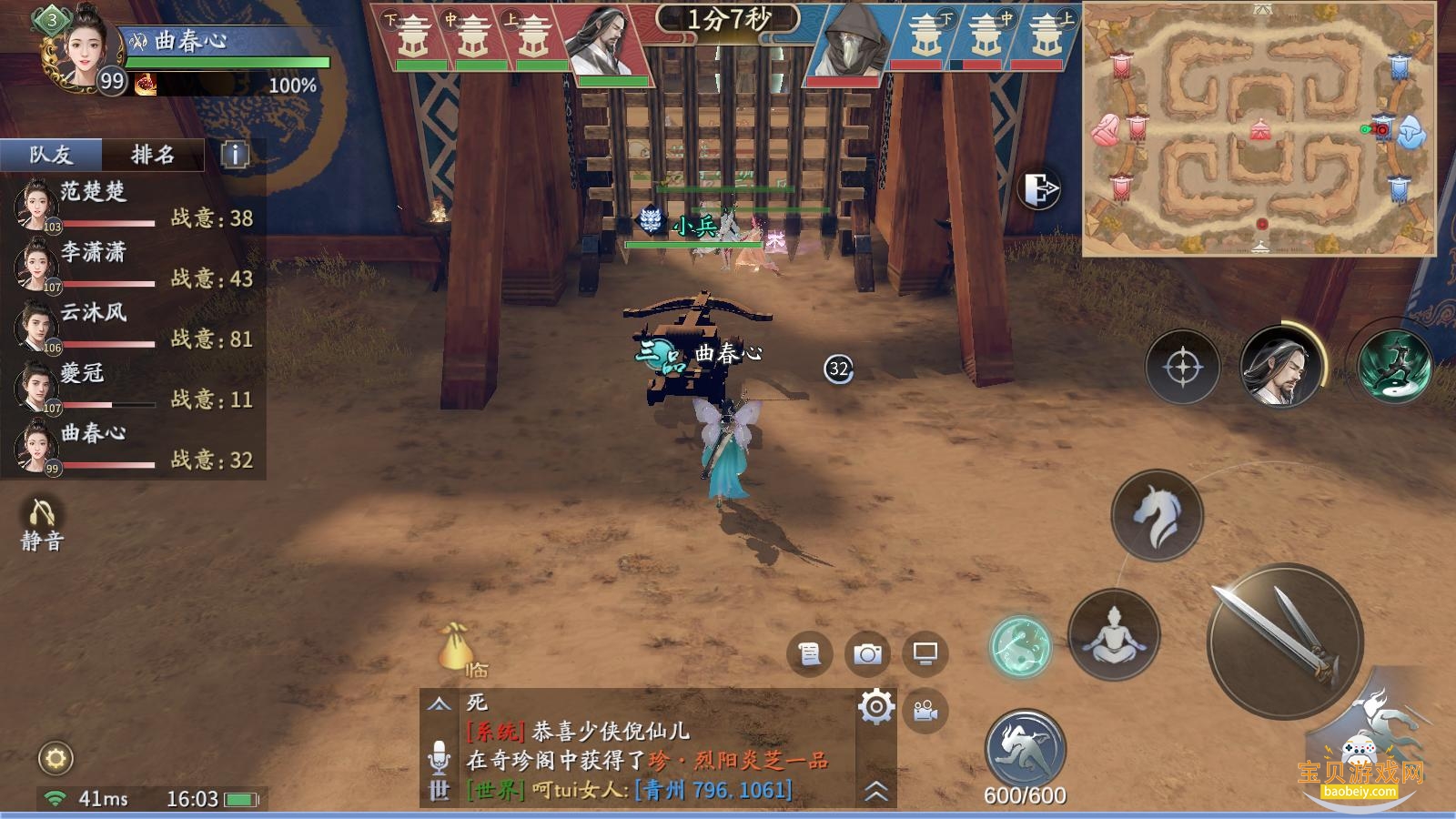1456x819 pixels.
Task: Take a screenshot with the camera icon
Action: point(867,653)
